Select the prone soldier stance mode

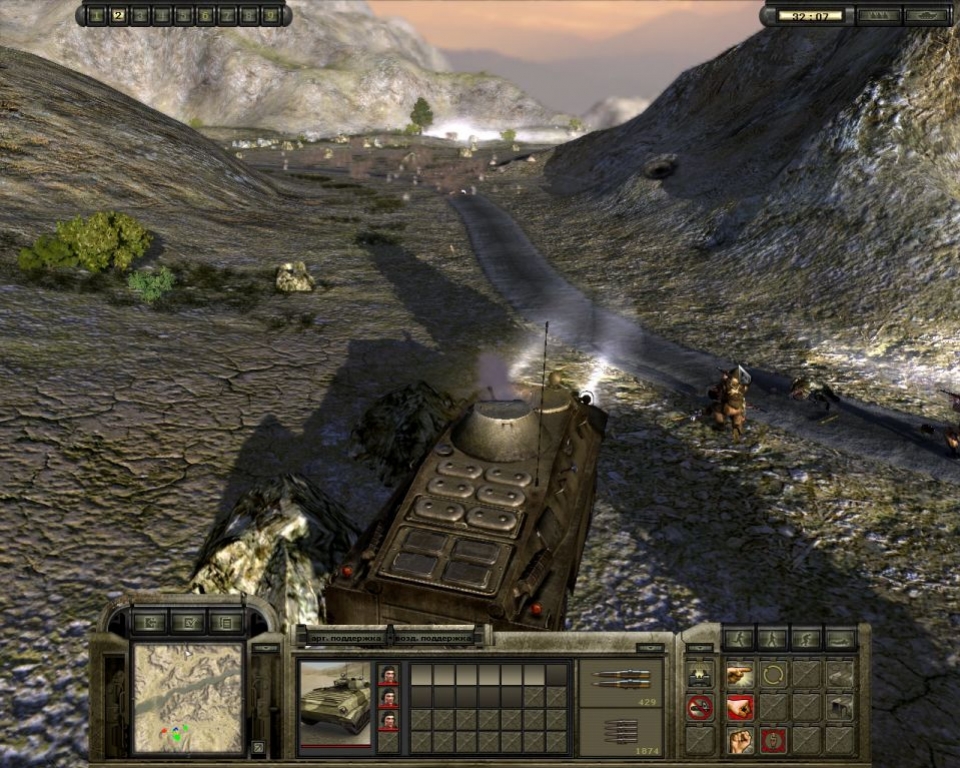coord(839,638)
